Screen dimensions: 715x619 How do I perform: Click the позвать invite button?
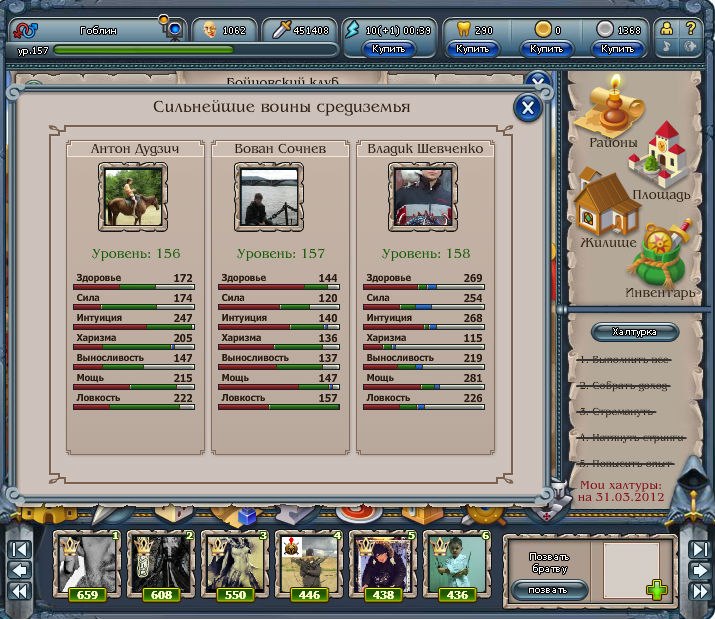pos(548,590)
